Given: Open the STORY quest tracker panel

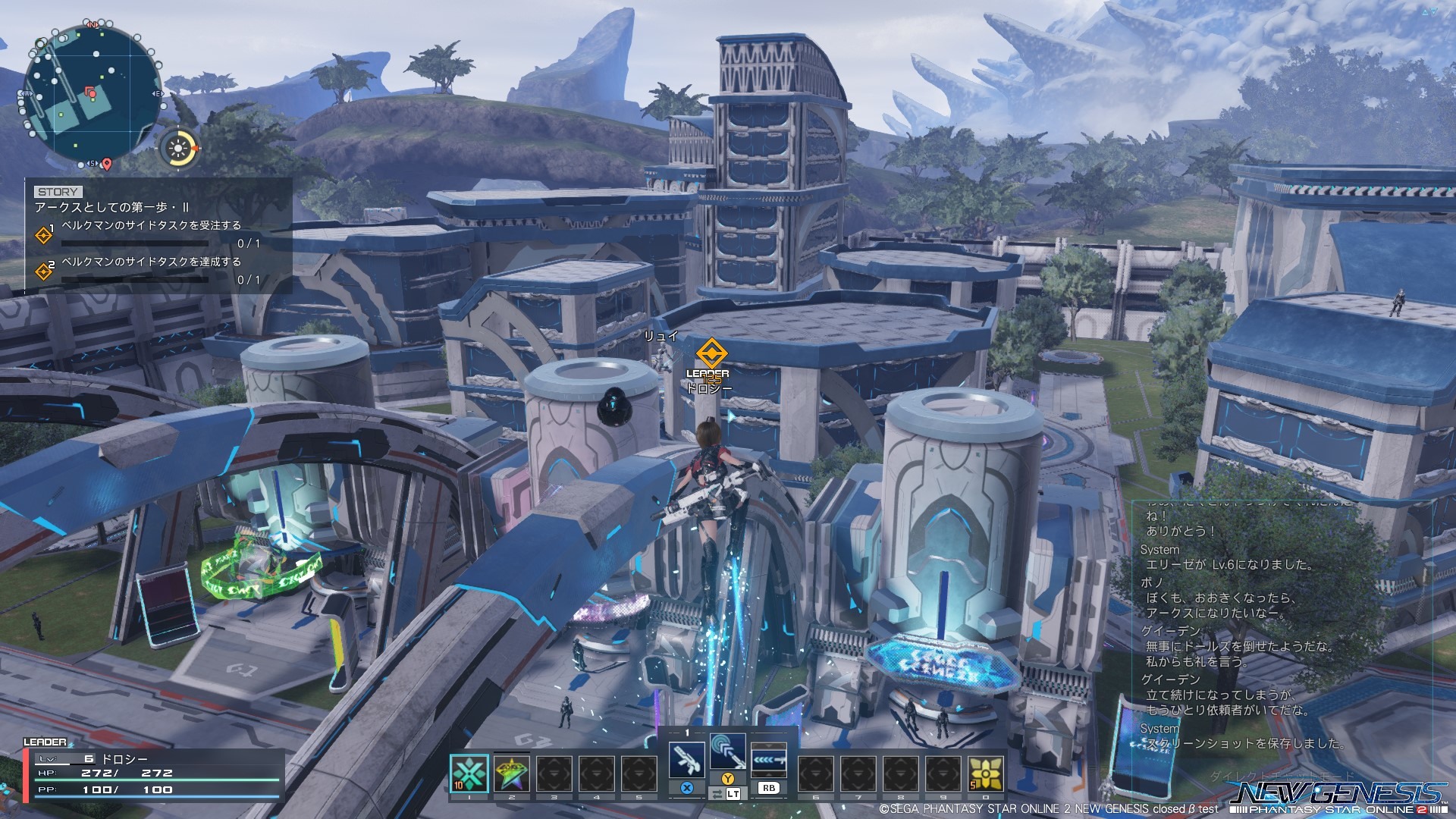Looking at the screenshot, I should [x=159, y=235].
